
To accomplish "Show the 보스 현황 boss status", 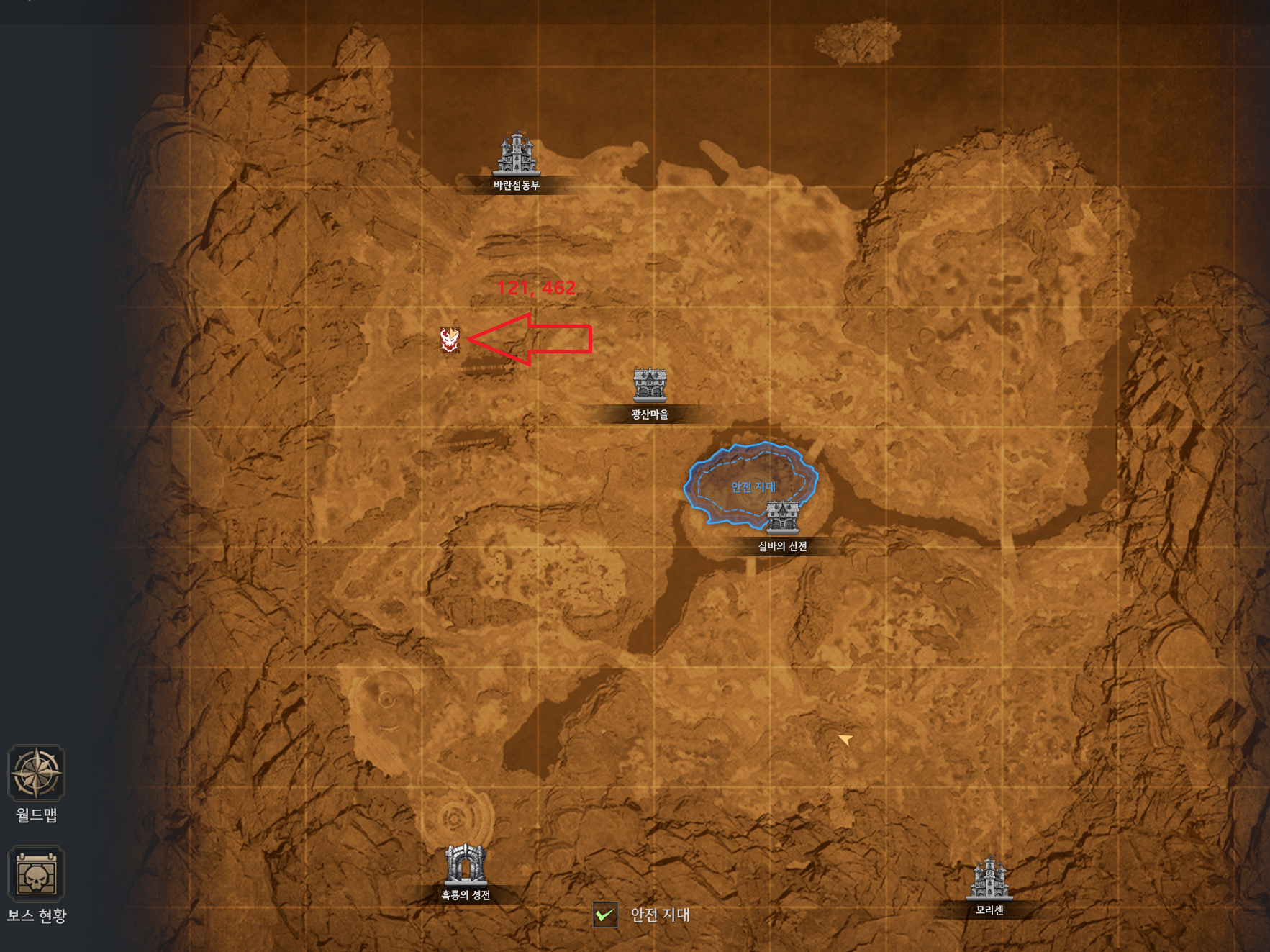I will (36, 874).
